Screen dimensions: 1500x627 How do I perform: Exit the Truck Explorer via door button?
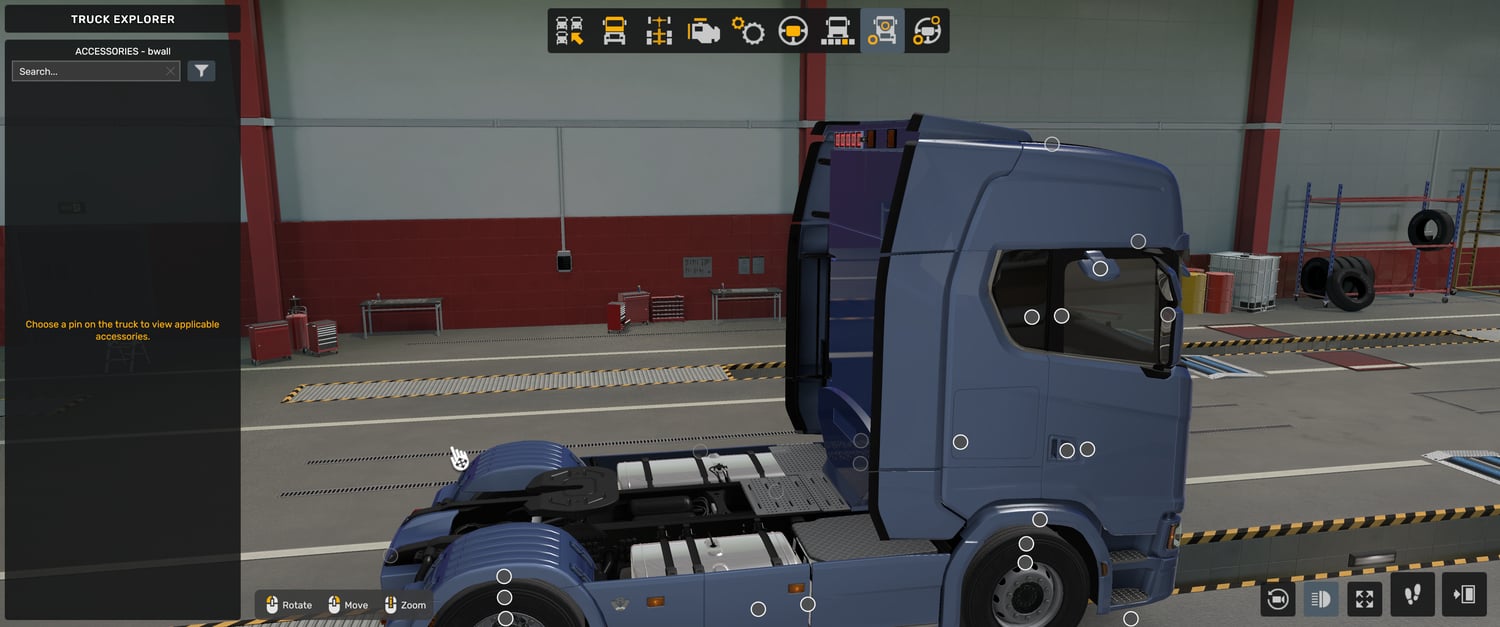coord(1464,595)
